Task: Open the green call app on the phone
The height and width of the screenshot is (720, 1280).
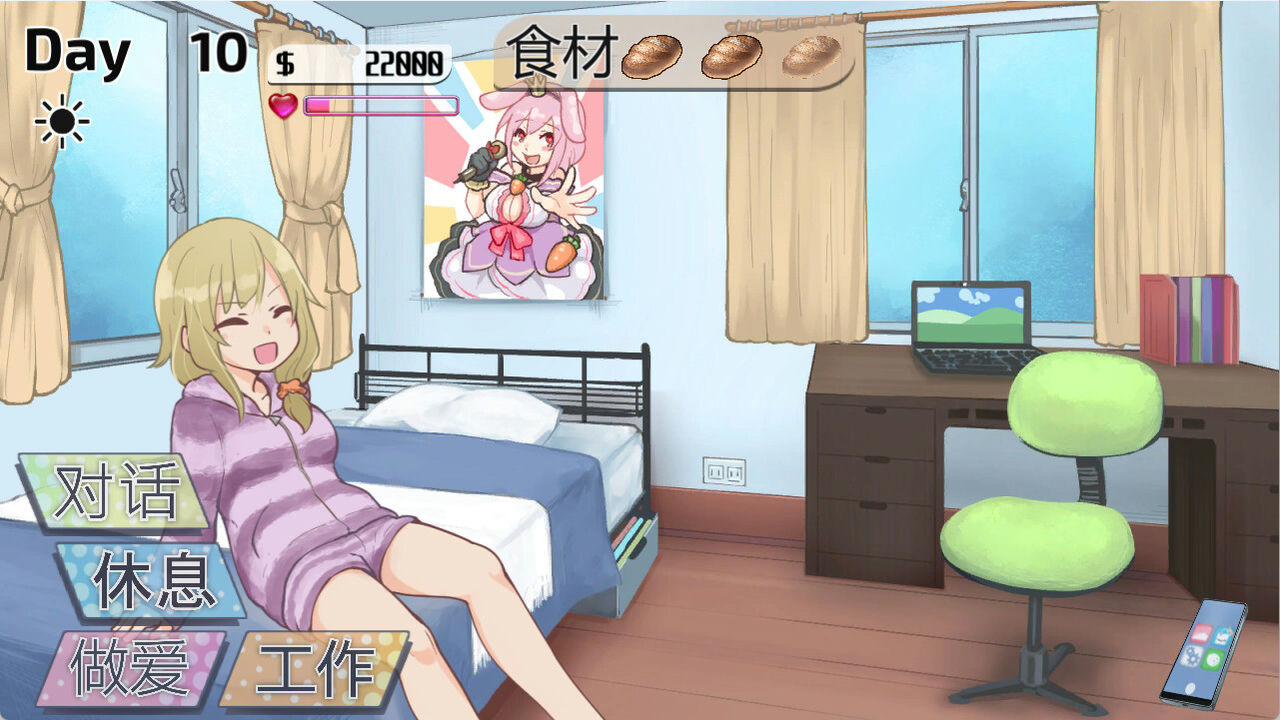Action: click(1213, 659)
